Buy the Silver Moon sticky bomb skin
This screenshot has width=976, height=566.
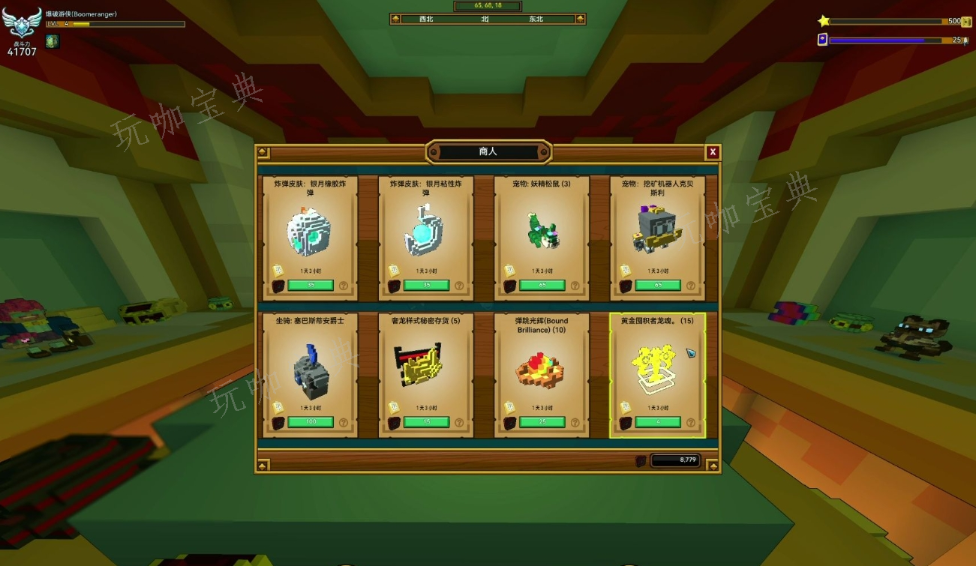(x=426, y=285)
